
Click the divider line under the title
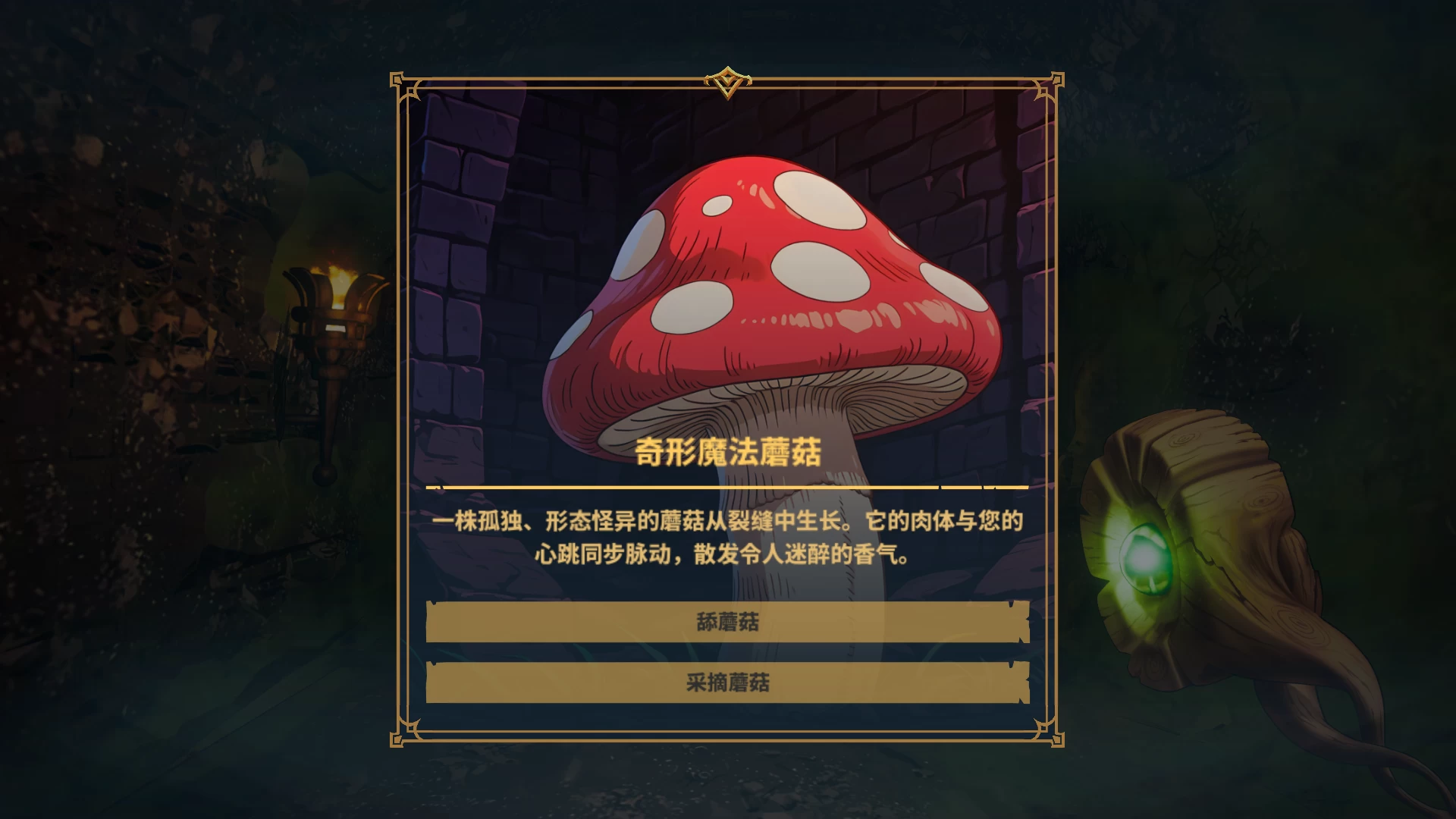click(728, 488)
